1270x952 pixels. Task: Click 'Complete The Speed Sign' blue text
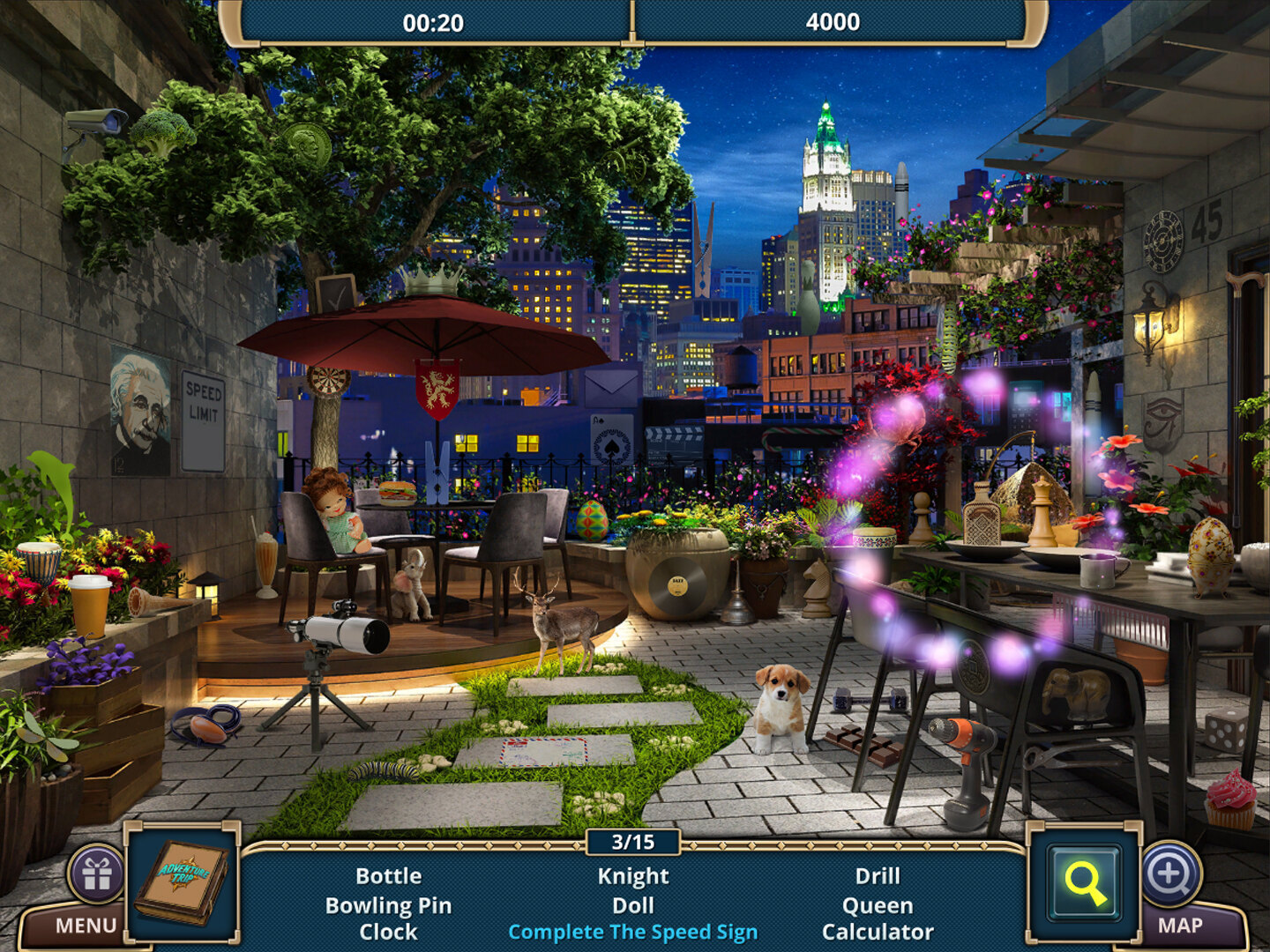tap(634, 931)
